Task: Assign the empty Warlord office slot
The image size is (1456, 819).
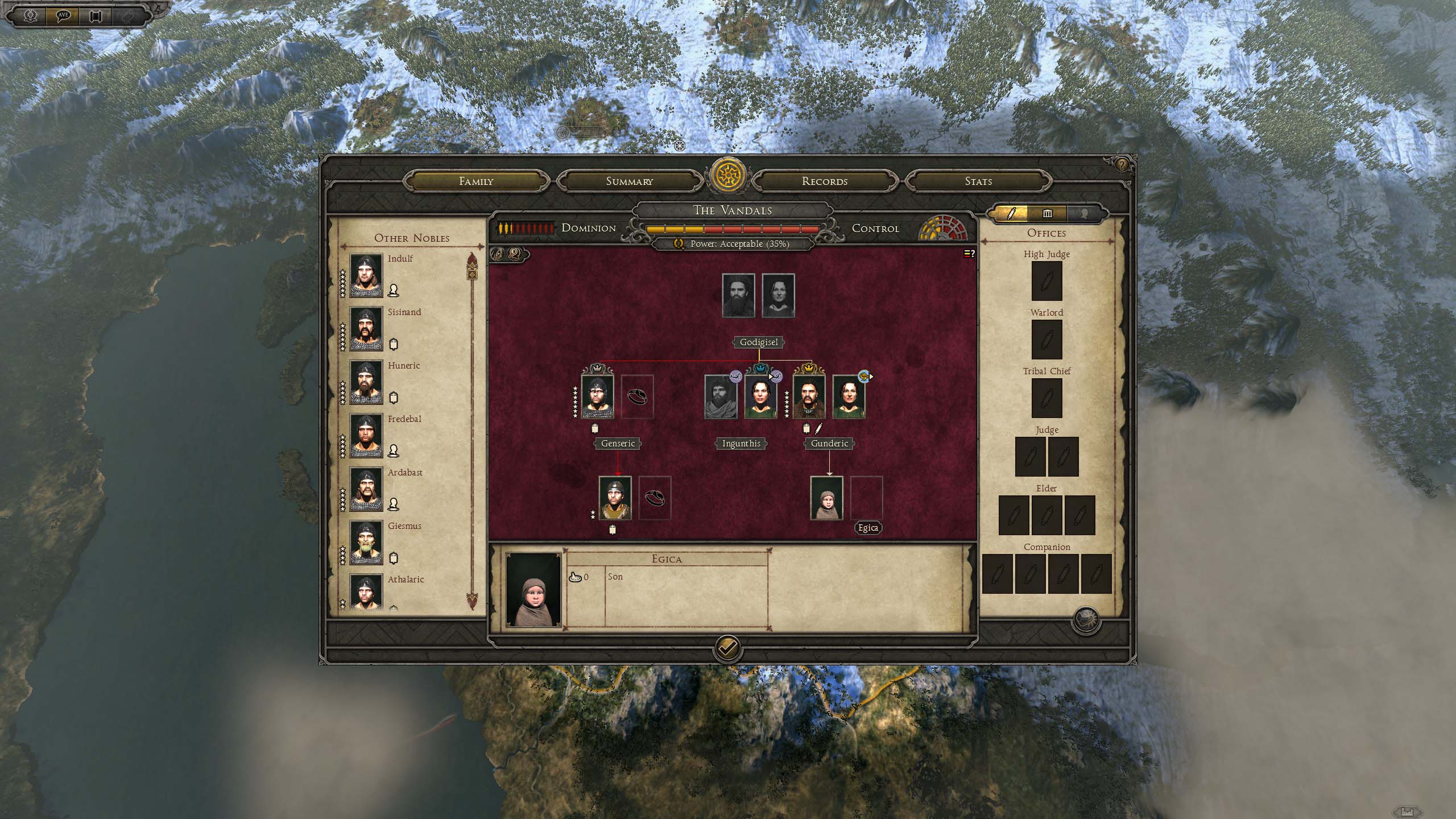Action: tap(1046, 340)
